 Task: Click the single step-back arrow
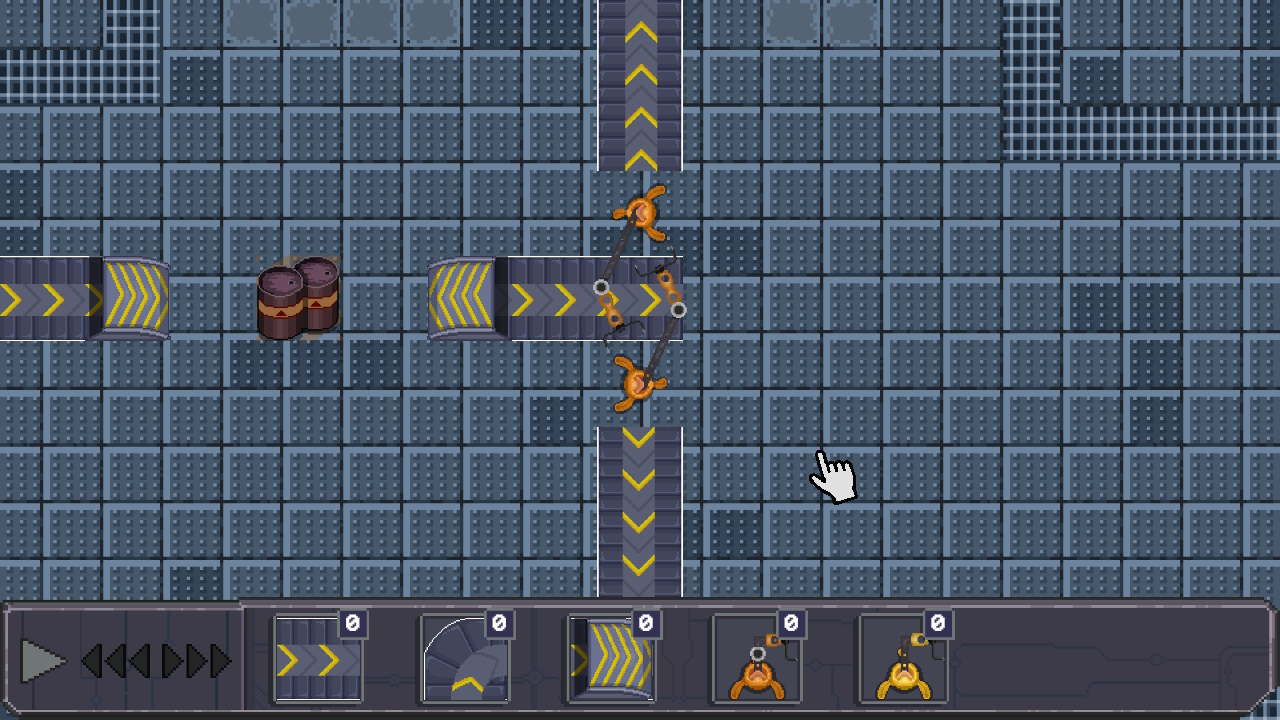click(x=140, y=660)
